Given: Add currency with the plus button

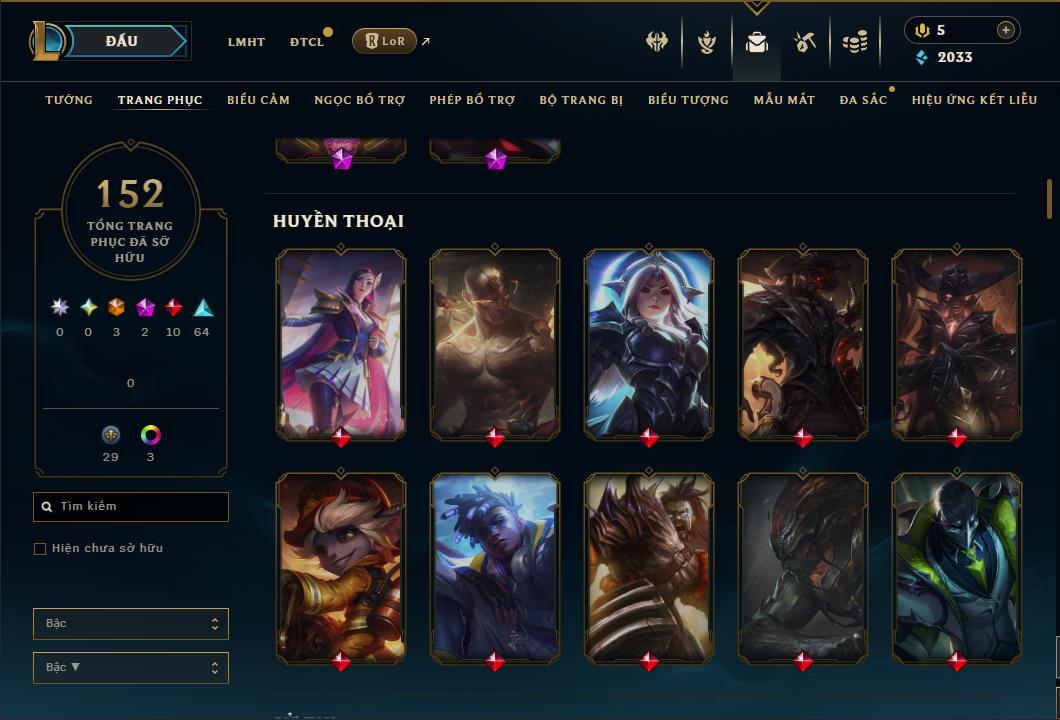Looking at the screenshot, I should click(1006, 30).
